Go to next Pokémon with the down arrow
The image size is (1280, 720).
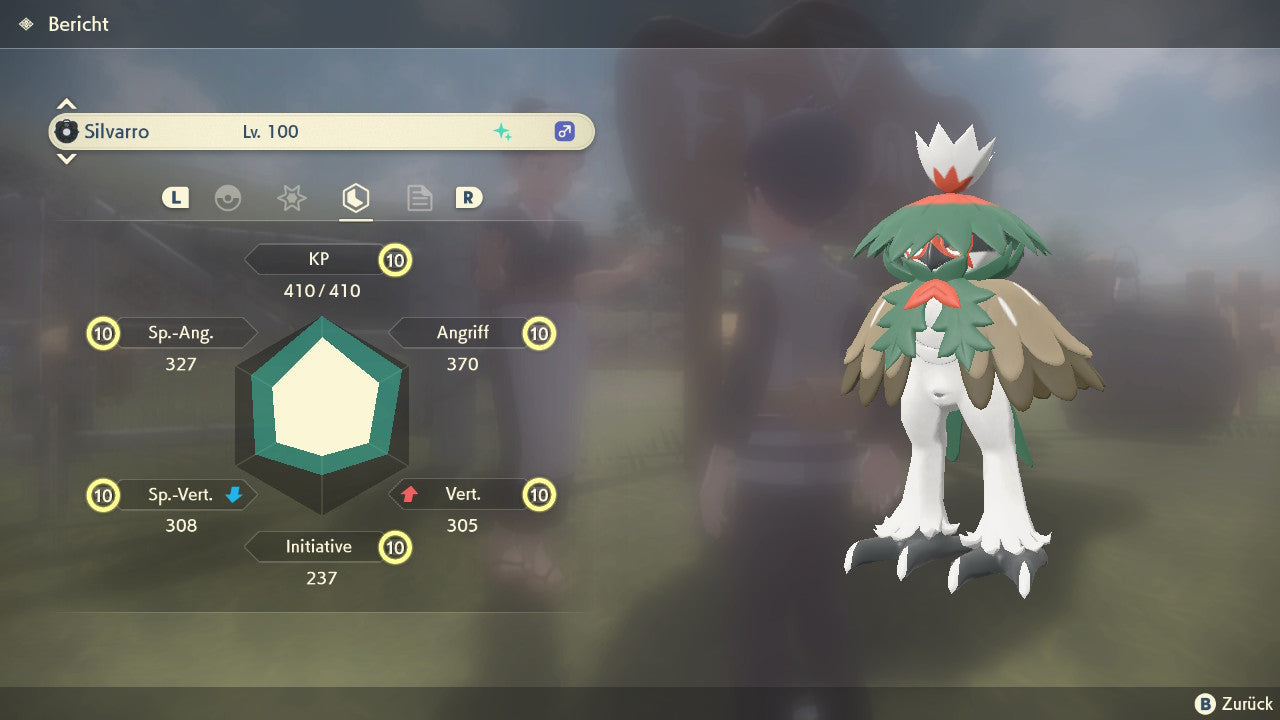coord(66,159)
